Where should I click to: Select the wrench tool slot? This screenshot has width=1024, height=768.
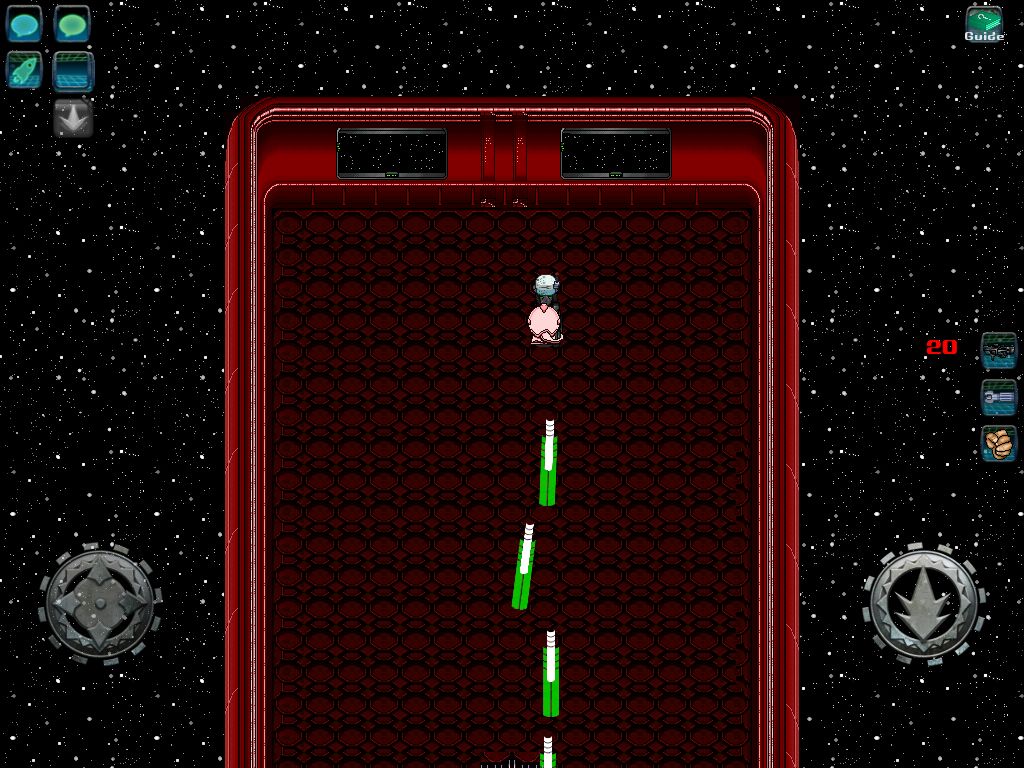[998, 397]
